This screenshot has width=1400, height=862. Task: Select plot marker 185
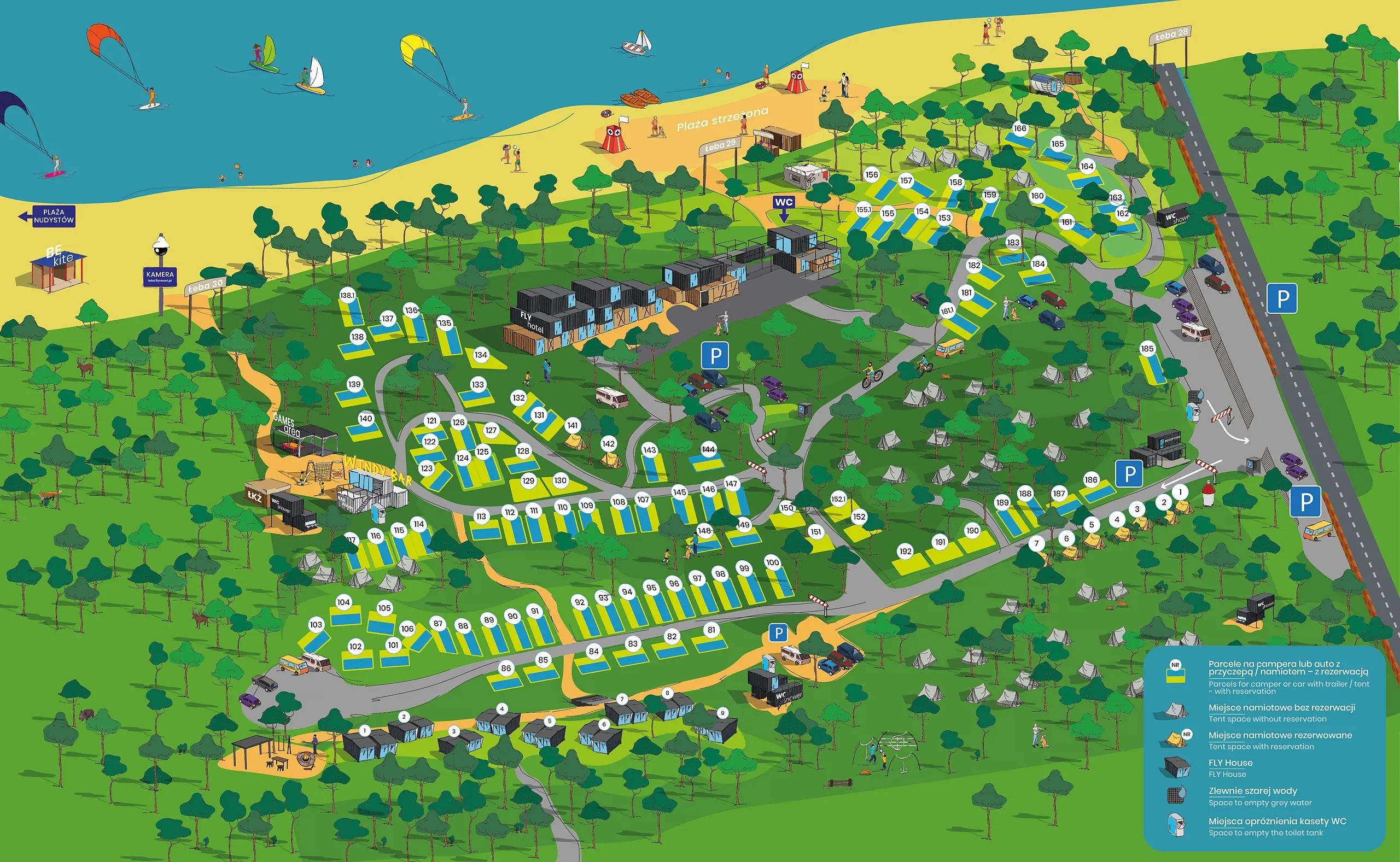click(1147, 349)
